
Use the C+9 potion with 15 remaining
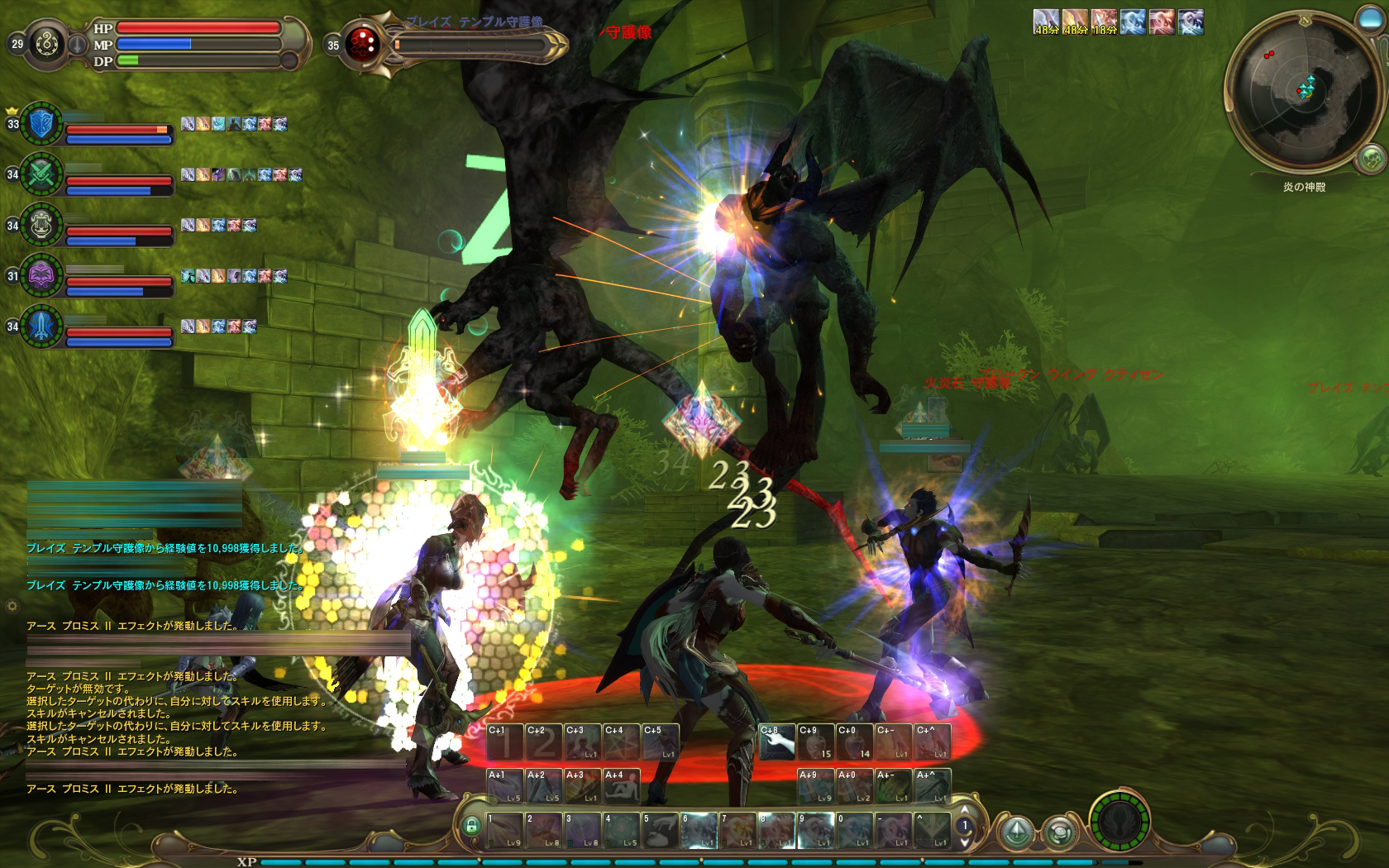click(x=816, y=742)
